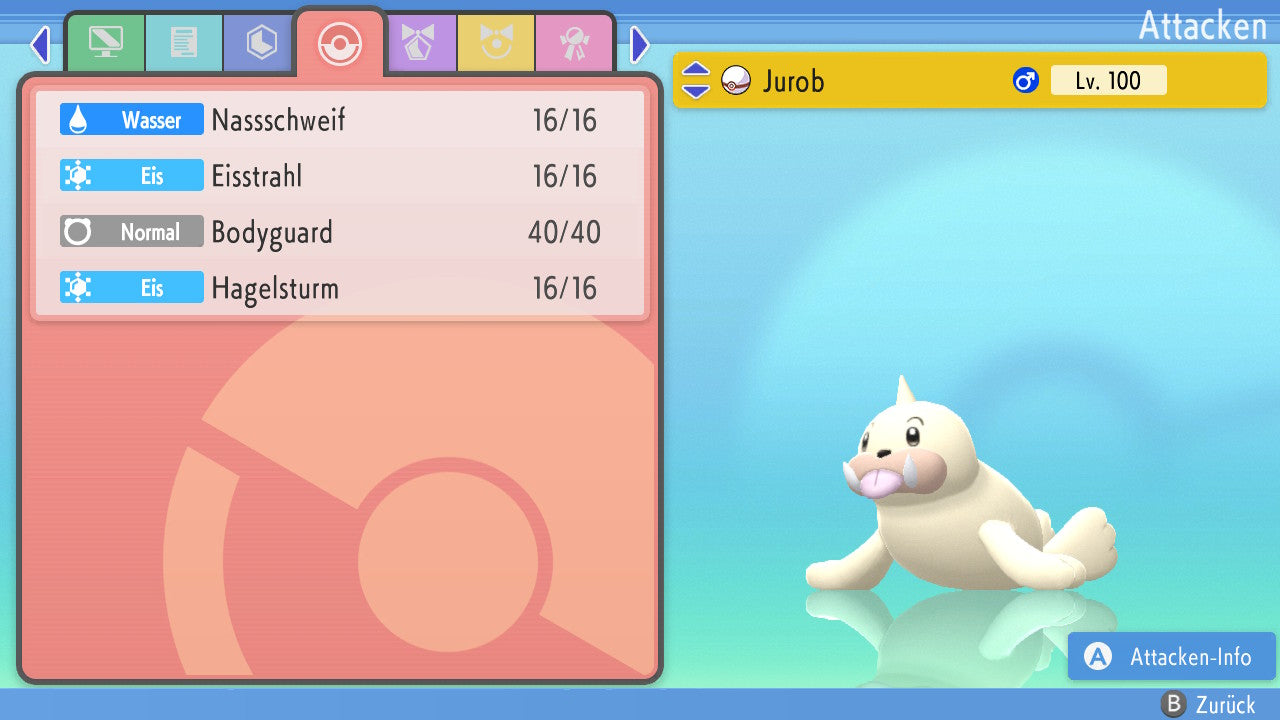
Task: Go to previous tab with left arrow
Action: (x=40, y=44)
